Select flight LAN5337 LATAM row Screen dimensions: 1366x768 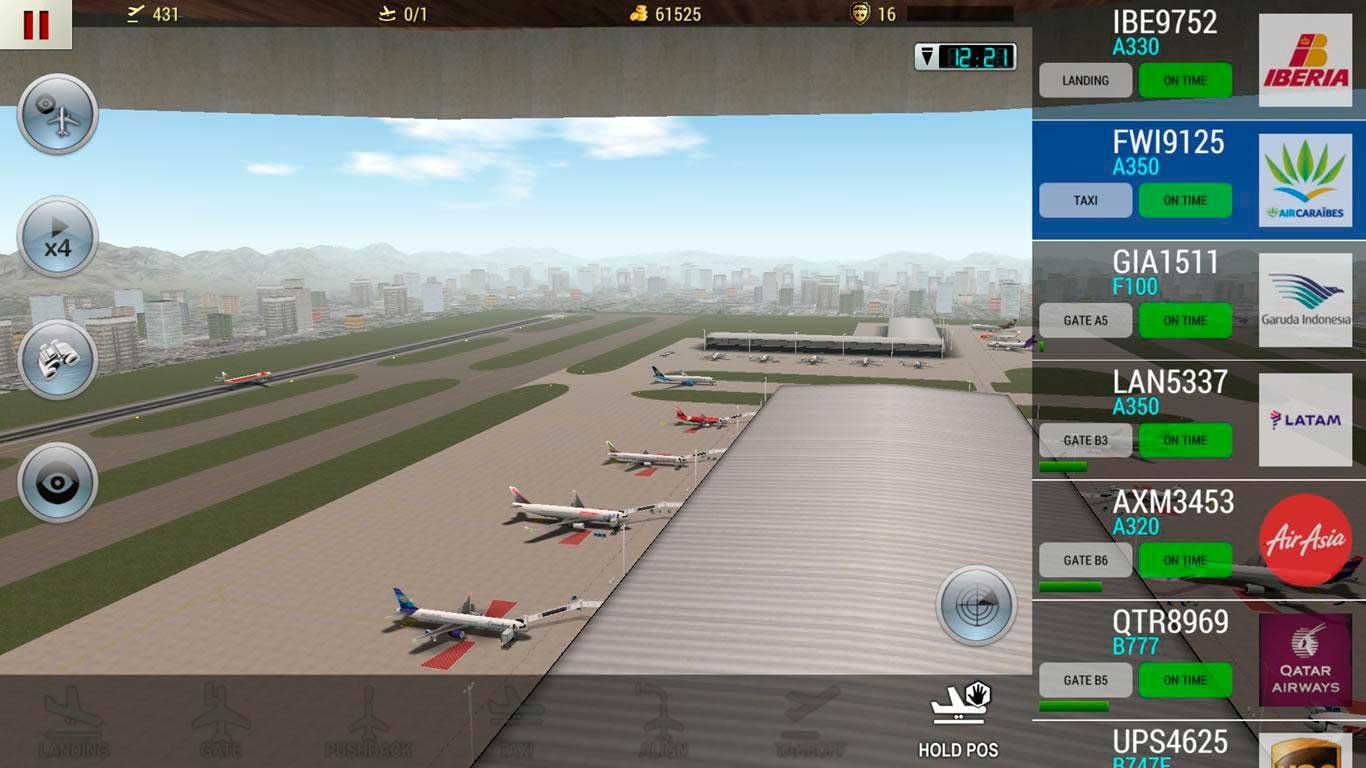click(x=1168, y=390)
